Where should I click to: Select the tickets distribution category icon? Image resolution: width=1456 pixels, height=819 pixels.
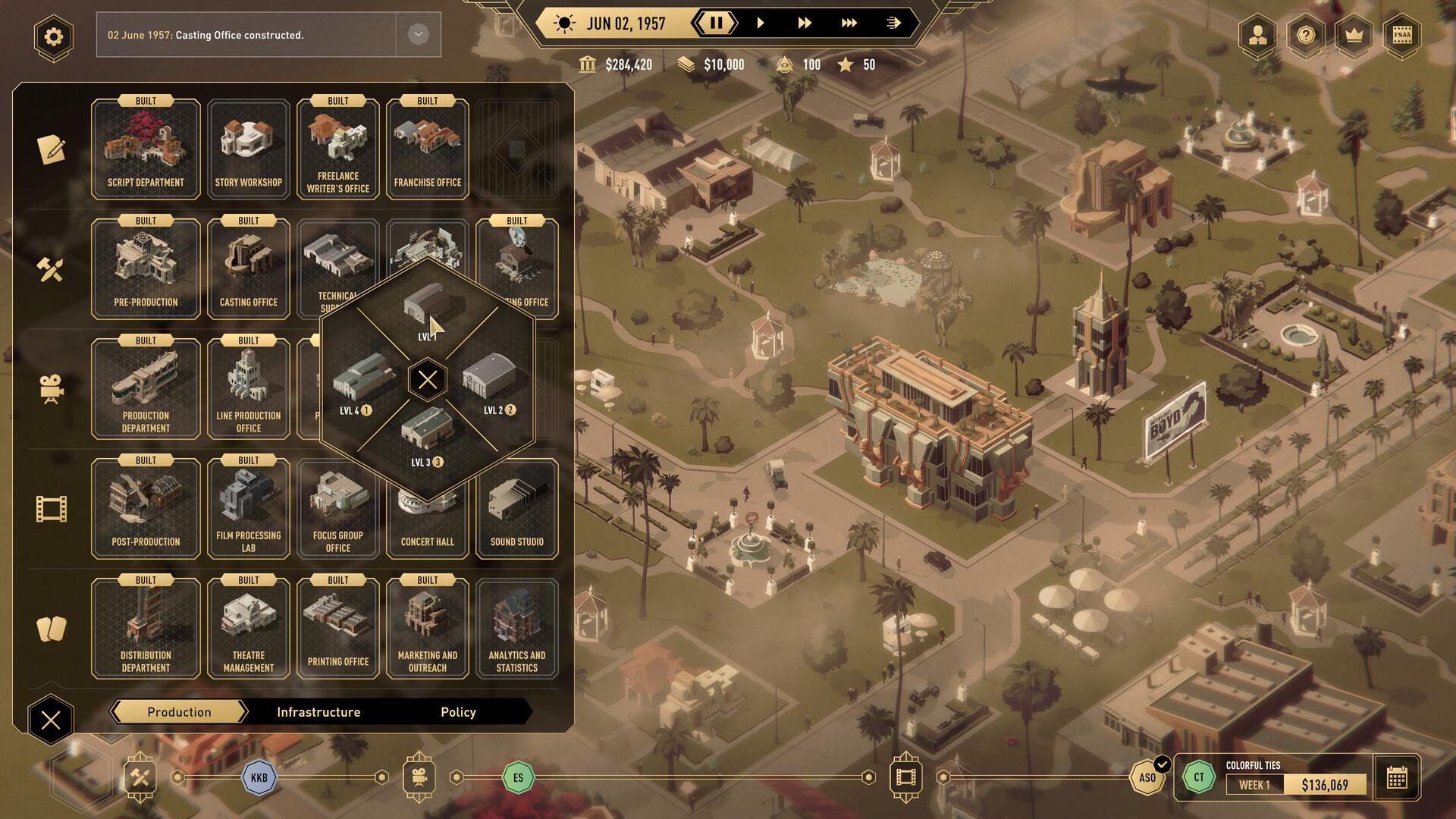50,626
